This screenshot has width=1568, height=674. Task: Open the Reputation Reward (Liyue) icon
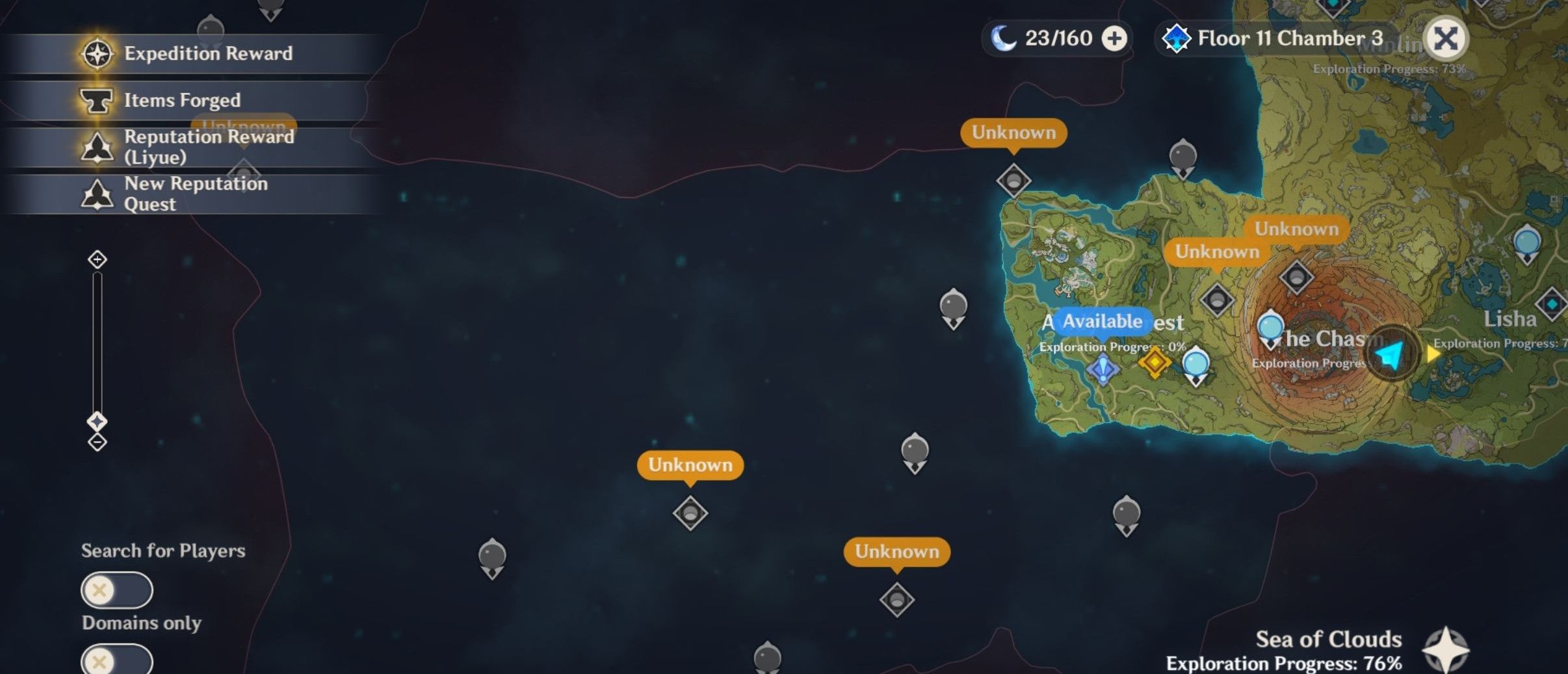coord(98,146)
